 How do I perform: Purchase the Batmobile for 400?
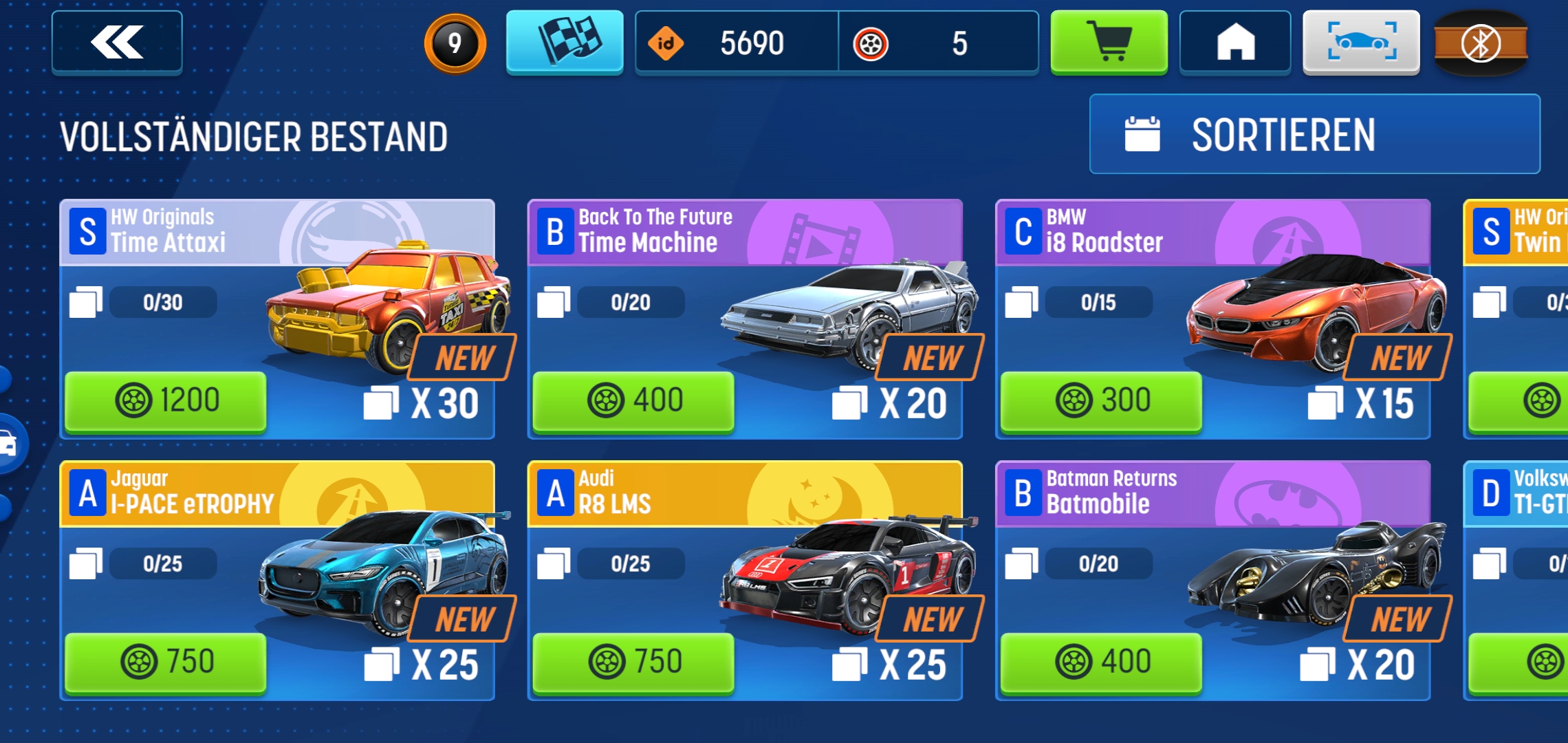click(x=1101, y=662)
